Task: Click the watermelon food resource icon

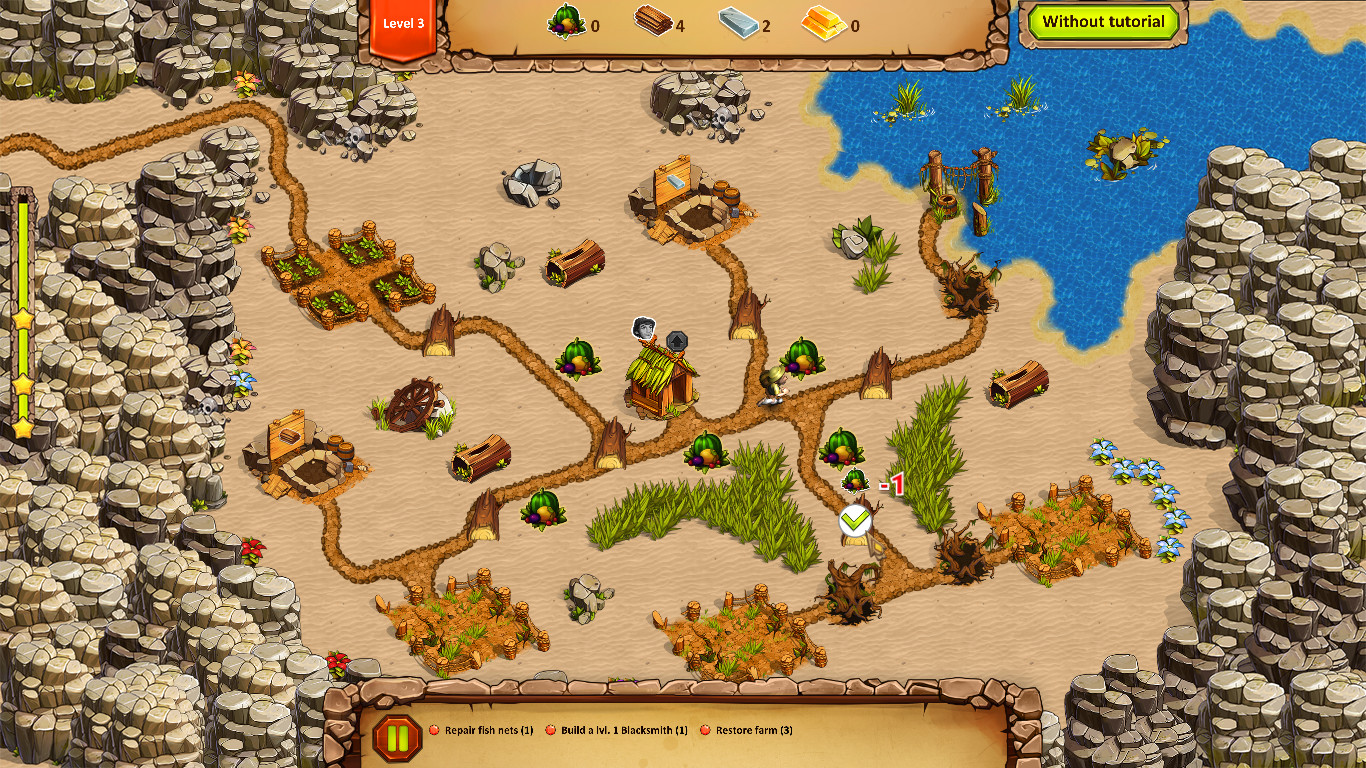Action: coord(566,21)
